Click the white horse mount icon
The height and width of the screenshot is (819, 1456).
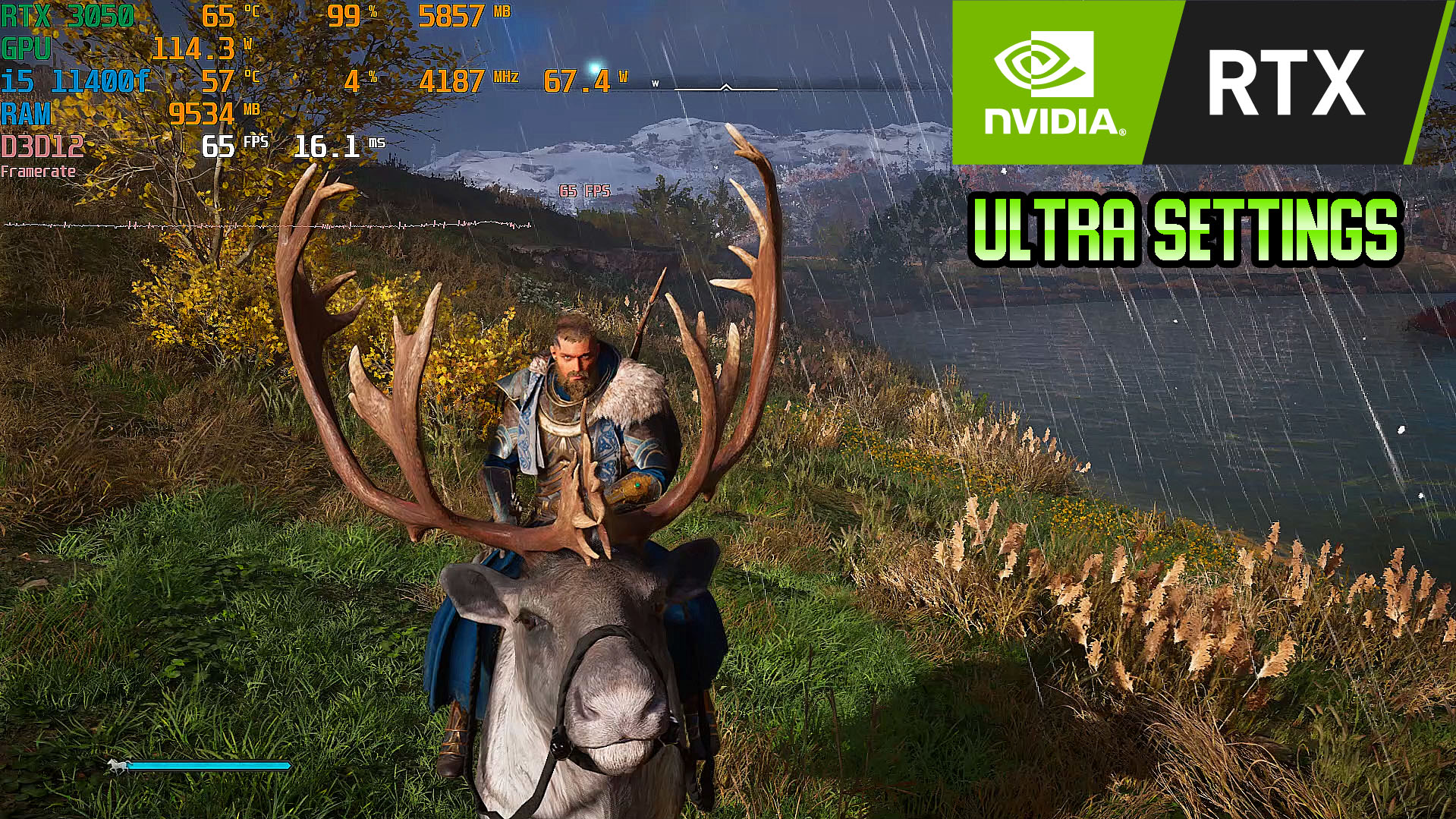tap(117, 767)
